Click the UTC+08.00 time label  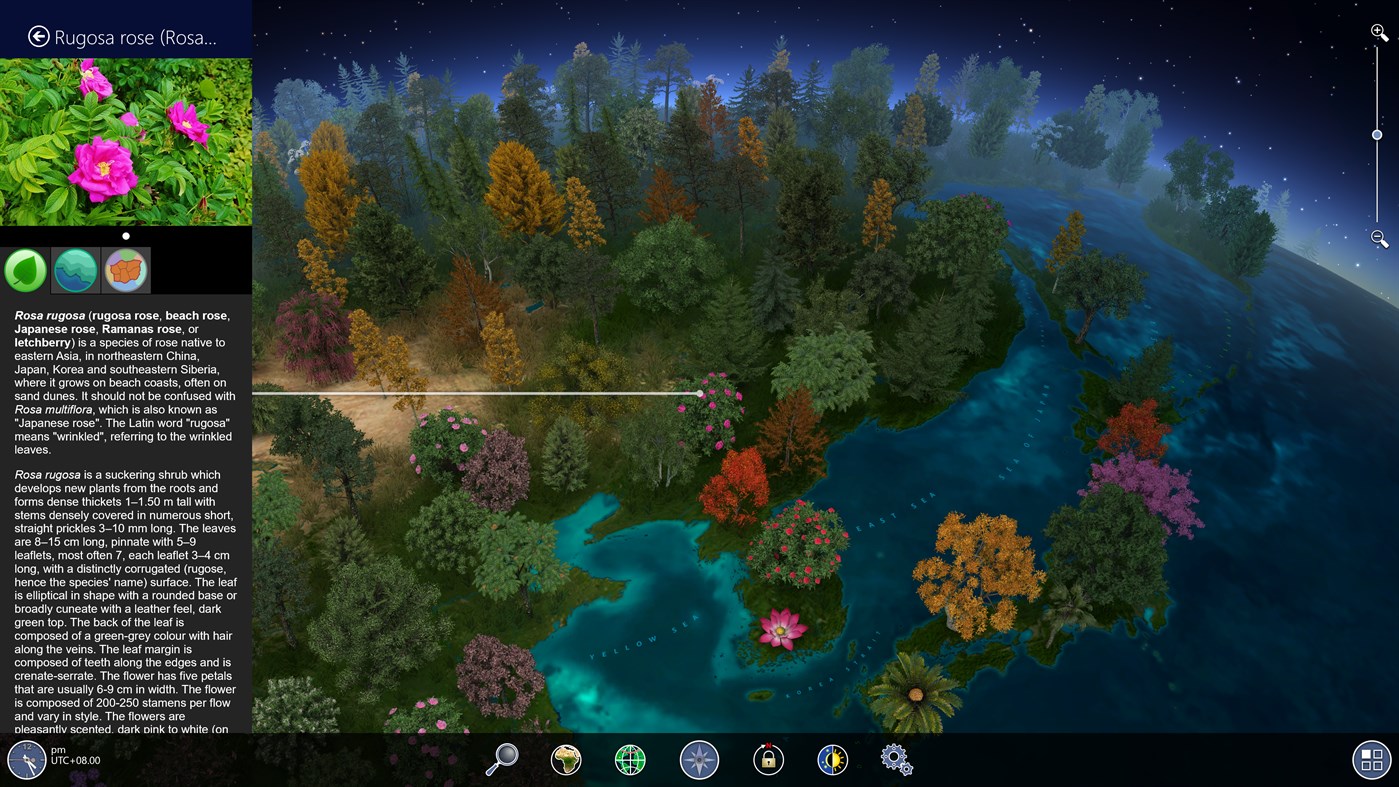tap(74, 760)
